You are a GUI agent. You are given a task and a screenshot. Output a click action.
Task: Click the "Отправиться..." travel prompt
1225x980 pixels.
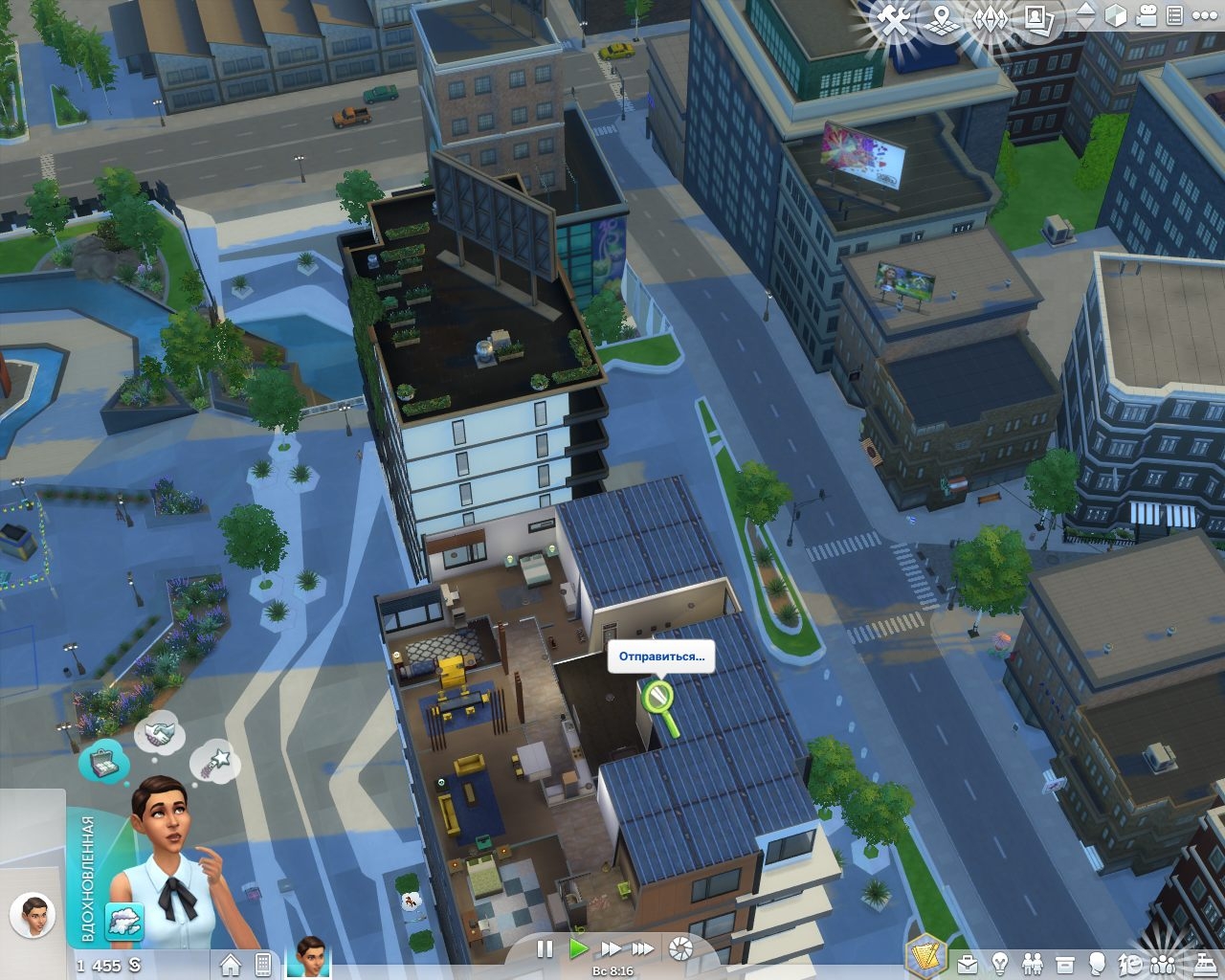(x=661, y=657)
